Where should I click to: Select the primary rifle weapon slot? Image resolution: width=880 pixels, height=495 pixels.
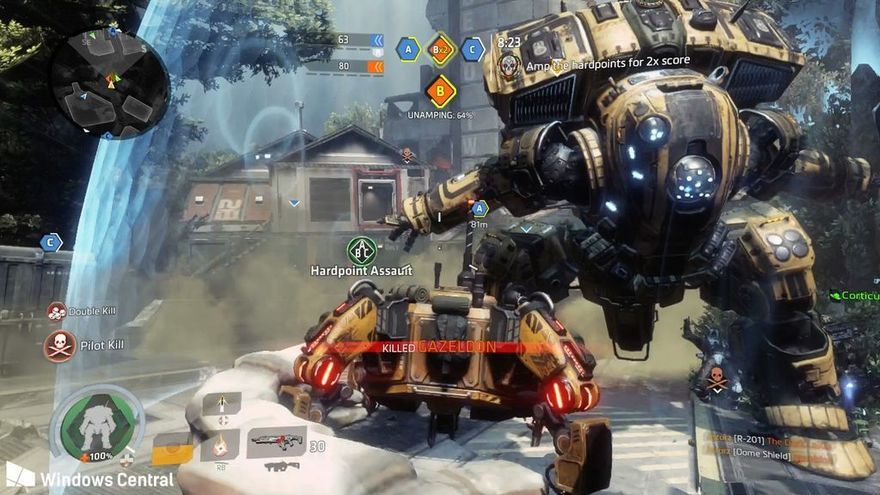coord(276,441)
